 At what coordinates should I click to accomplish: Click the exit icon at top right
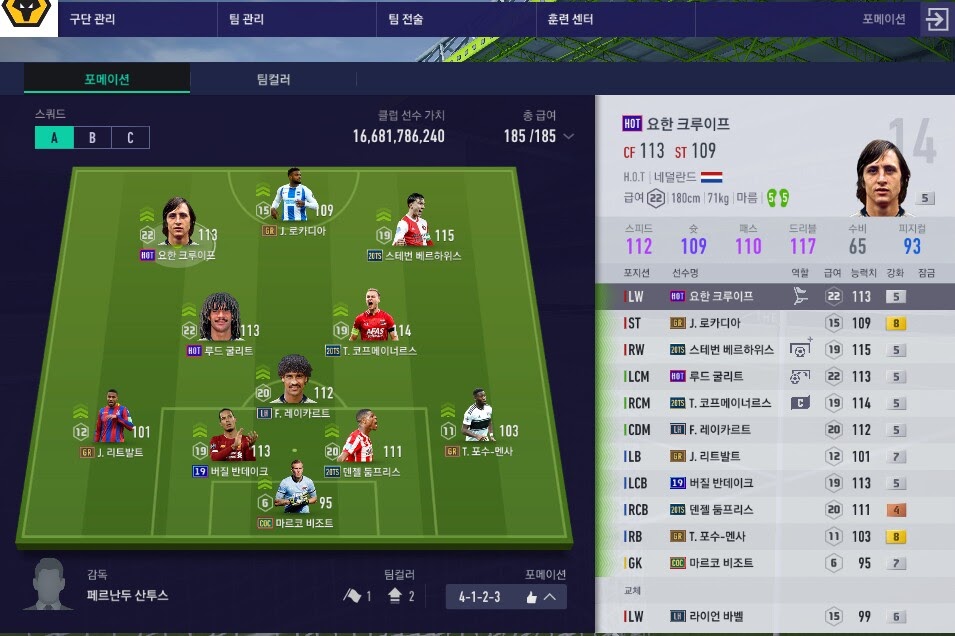pos(936,19)
